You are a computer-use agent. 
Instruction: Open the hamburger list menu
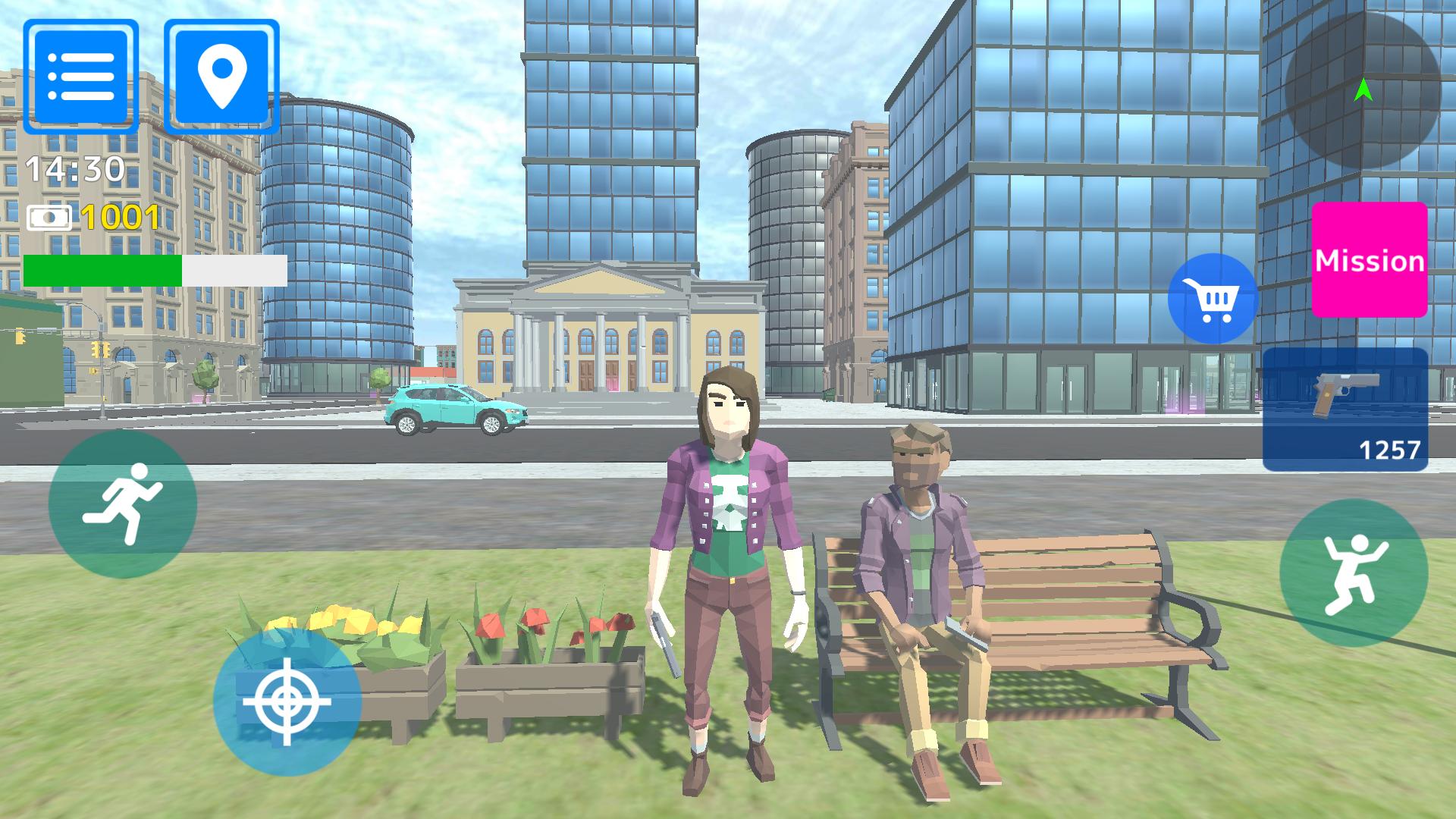click(x=80, y=76)
